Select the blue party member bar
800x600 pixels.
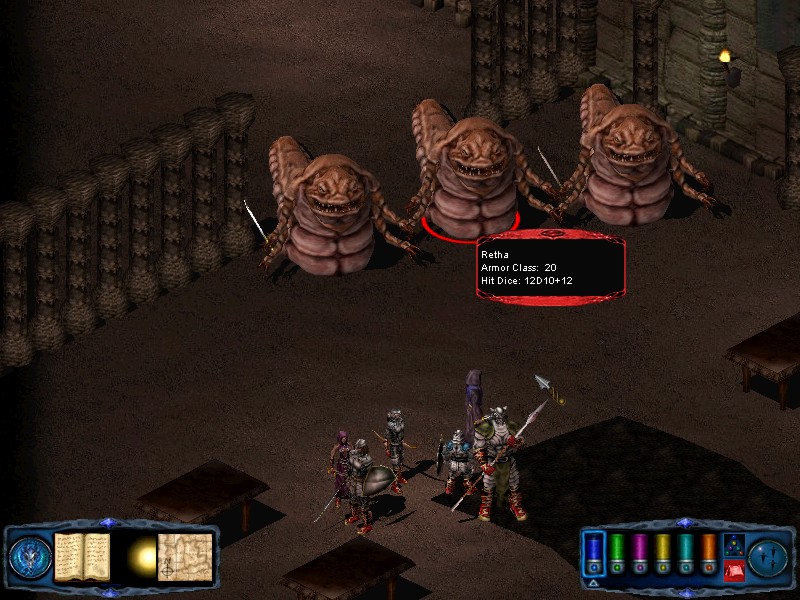click(594, 552)
